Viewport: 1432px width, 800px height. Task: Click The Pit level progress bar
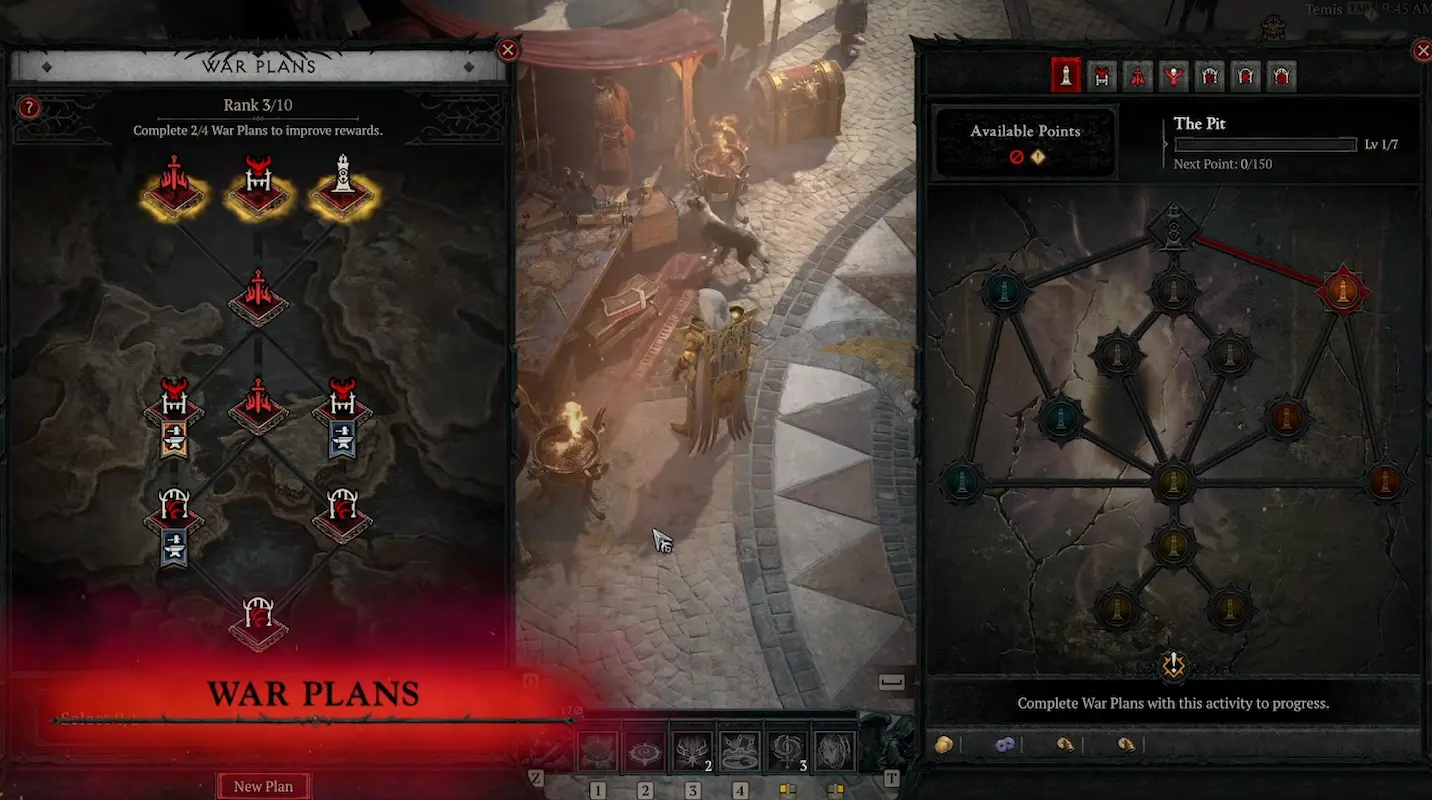[1265, 145]
